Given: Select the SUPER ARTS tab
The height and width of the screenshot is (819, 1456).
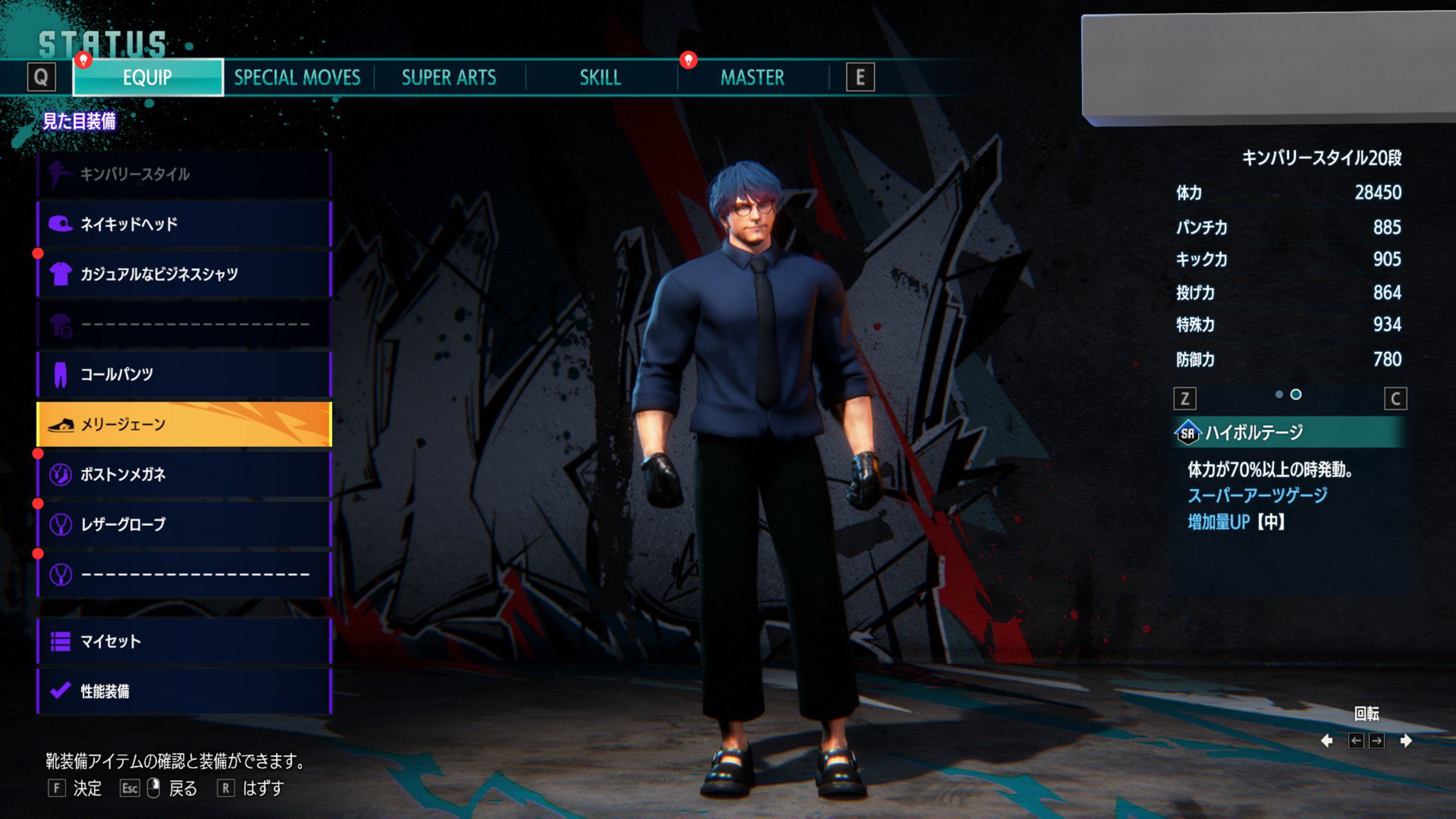Looking at the screenshot, I should 449,77.
